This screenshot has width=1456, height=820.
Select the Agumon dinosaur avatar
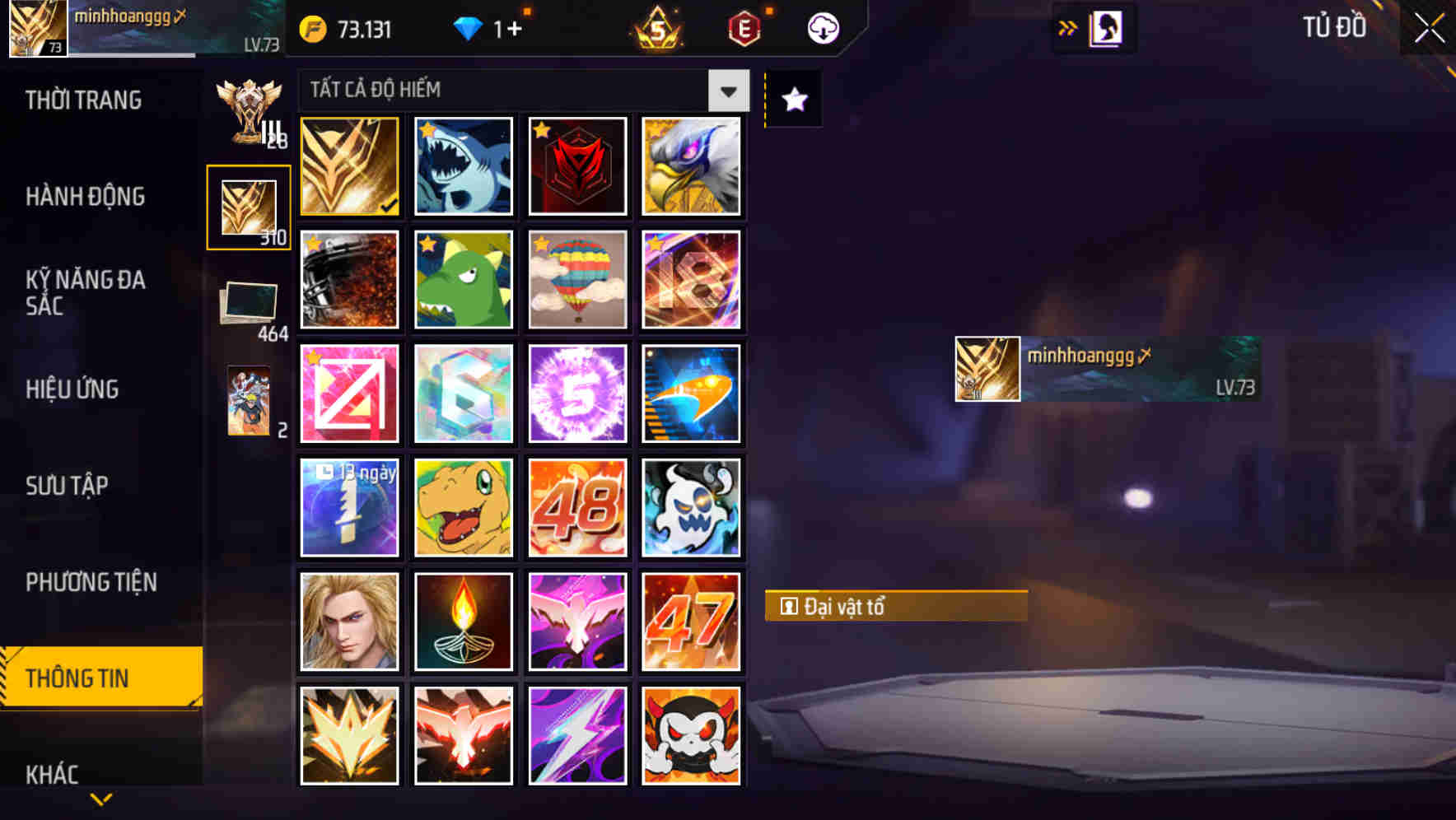pos(463,507)
